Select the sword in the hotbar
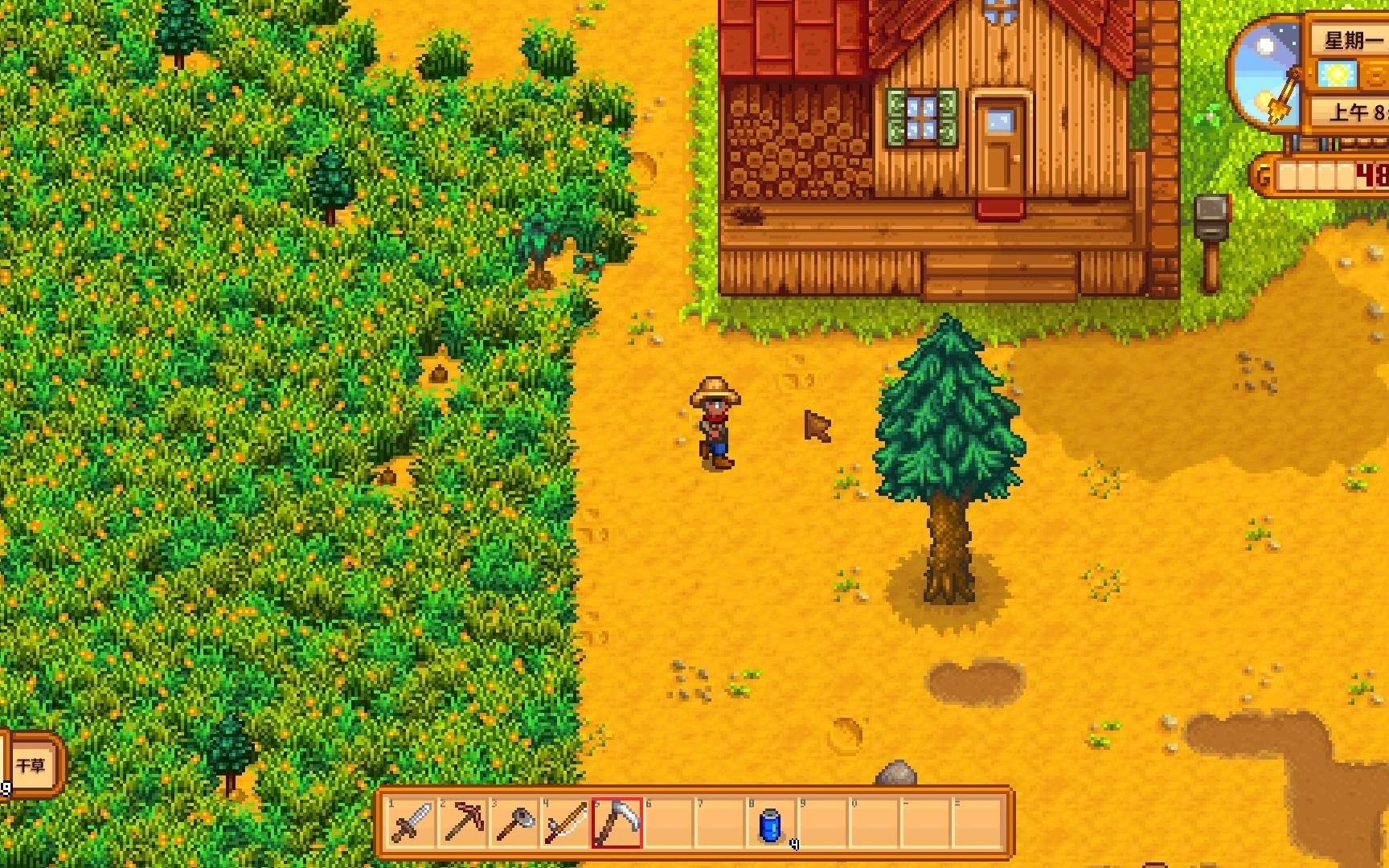This screenshot has width=1389, height=868. (x=412, y=823)
